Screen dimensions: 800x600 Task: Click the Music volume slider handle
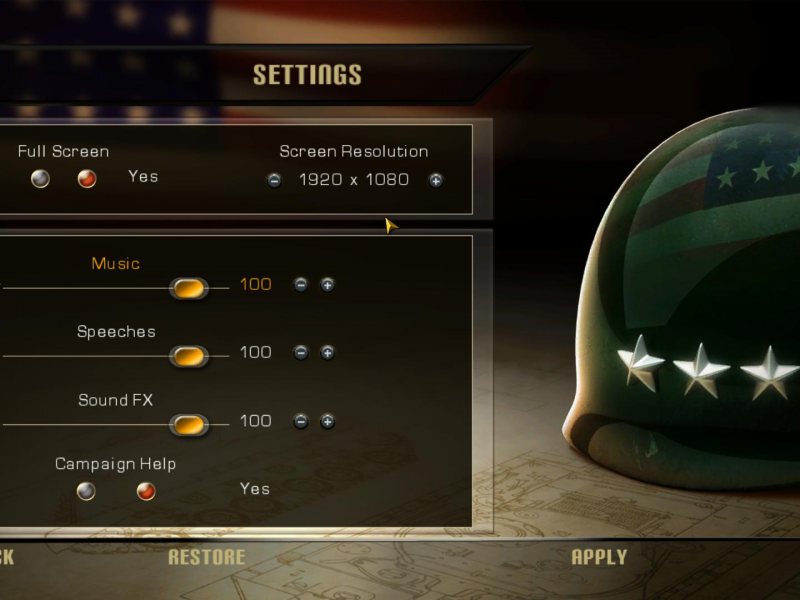pos(188,288)
